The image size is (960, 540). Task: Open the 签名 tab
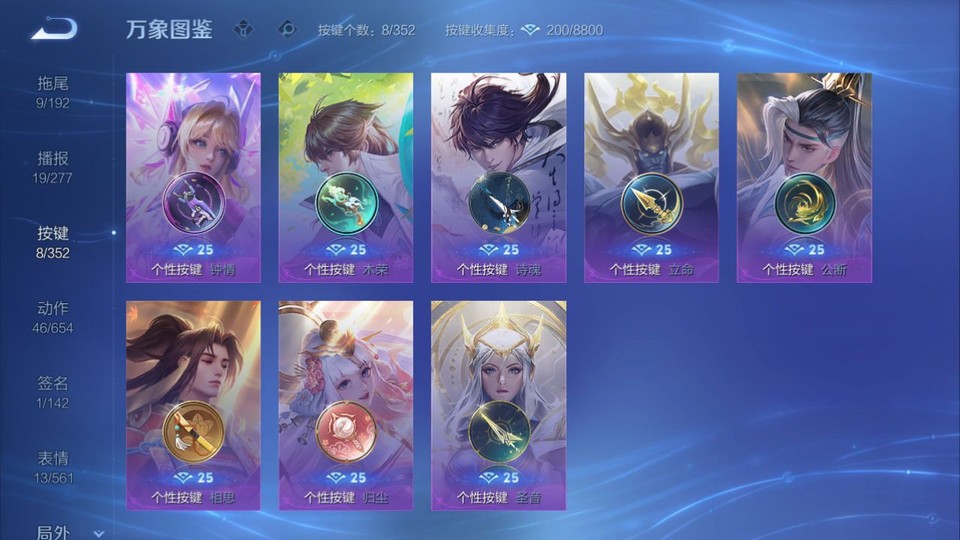pyautogui.click(x=53, y=391)
